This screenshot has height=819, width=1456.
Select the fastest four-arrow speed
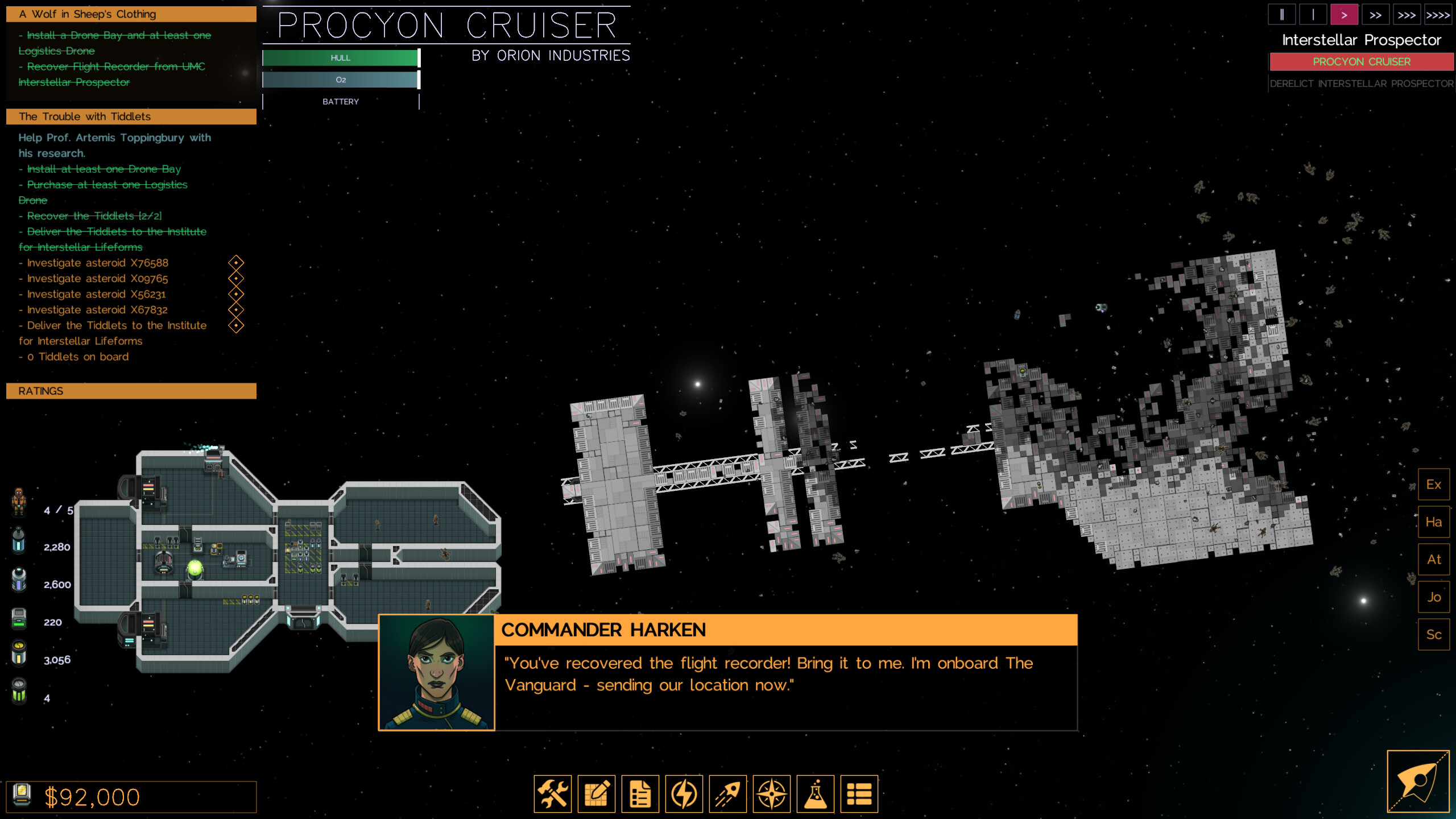click(1437, 15)
